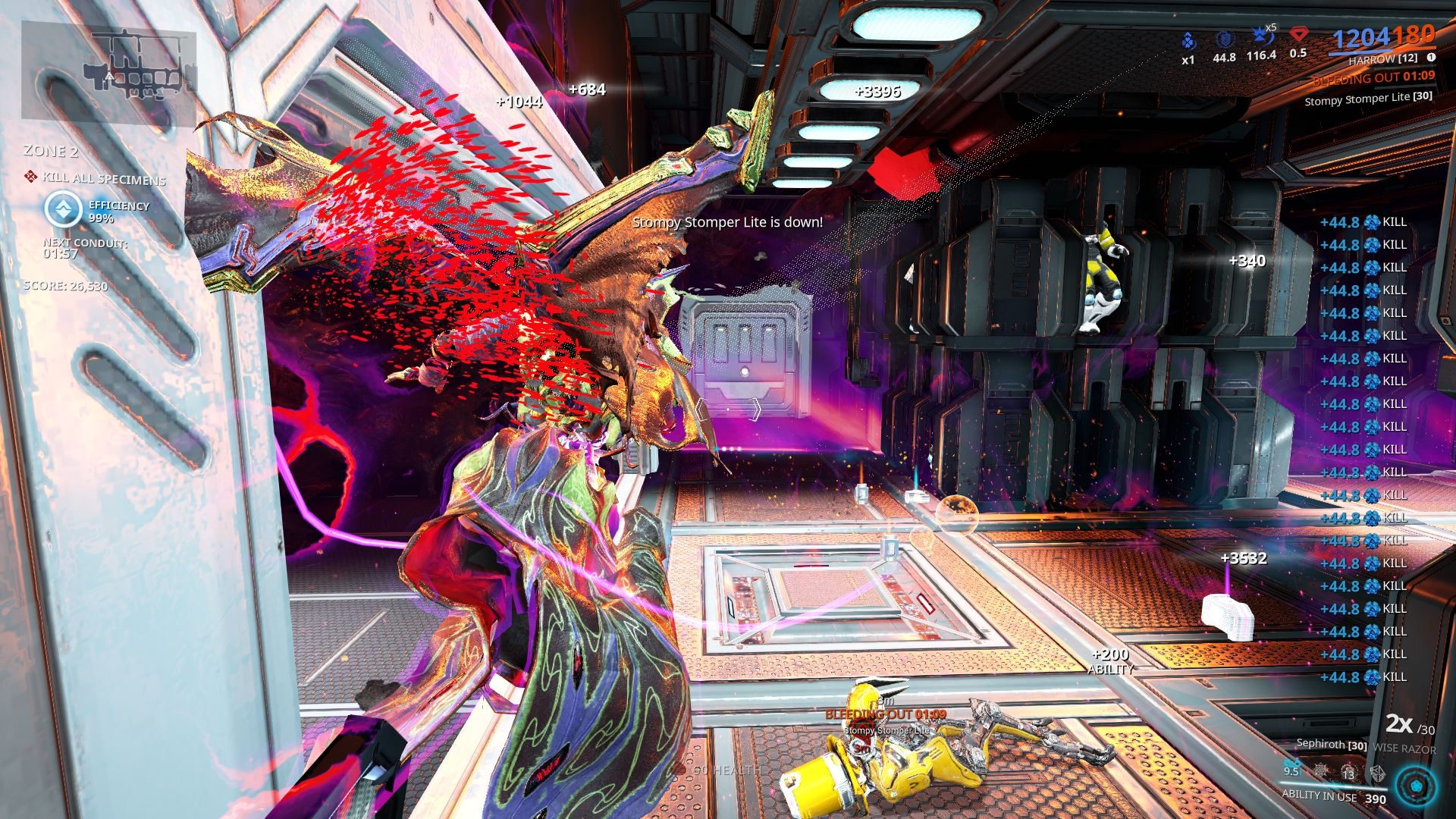The width and height of the screenshot is (1456, 819).
Task: Click the clover-shaped buff icon showing x1
Action: [1188, 39]
